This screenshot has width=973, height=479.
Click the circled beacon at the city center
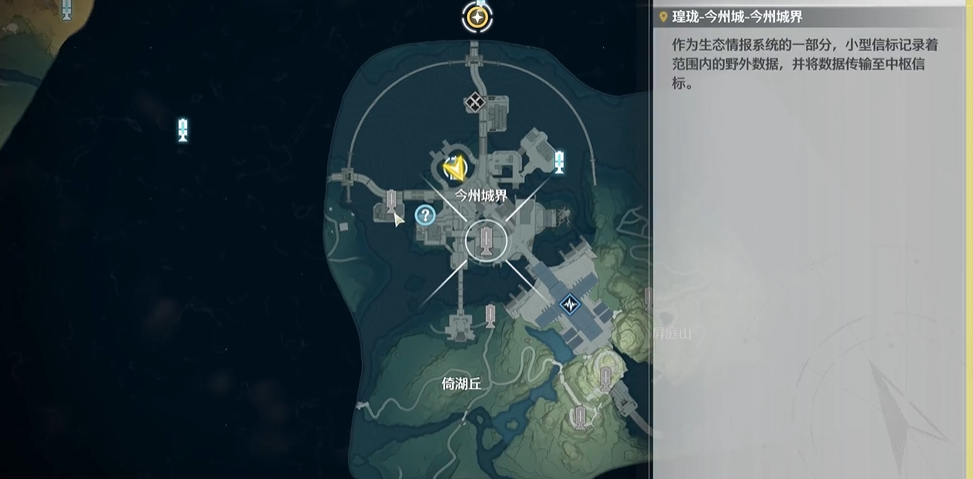(486, 241)
